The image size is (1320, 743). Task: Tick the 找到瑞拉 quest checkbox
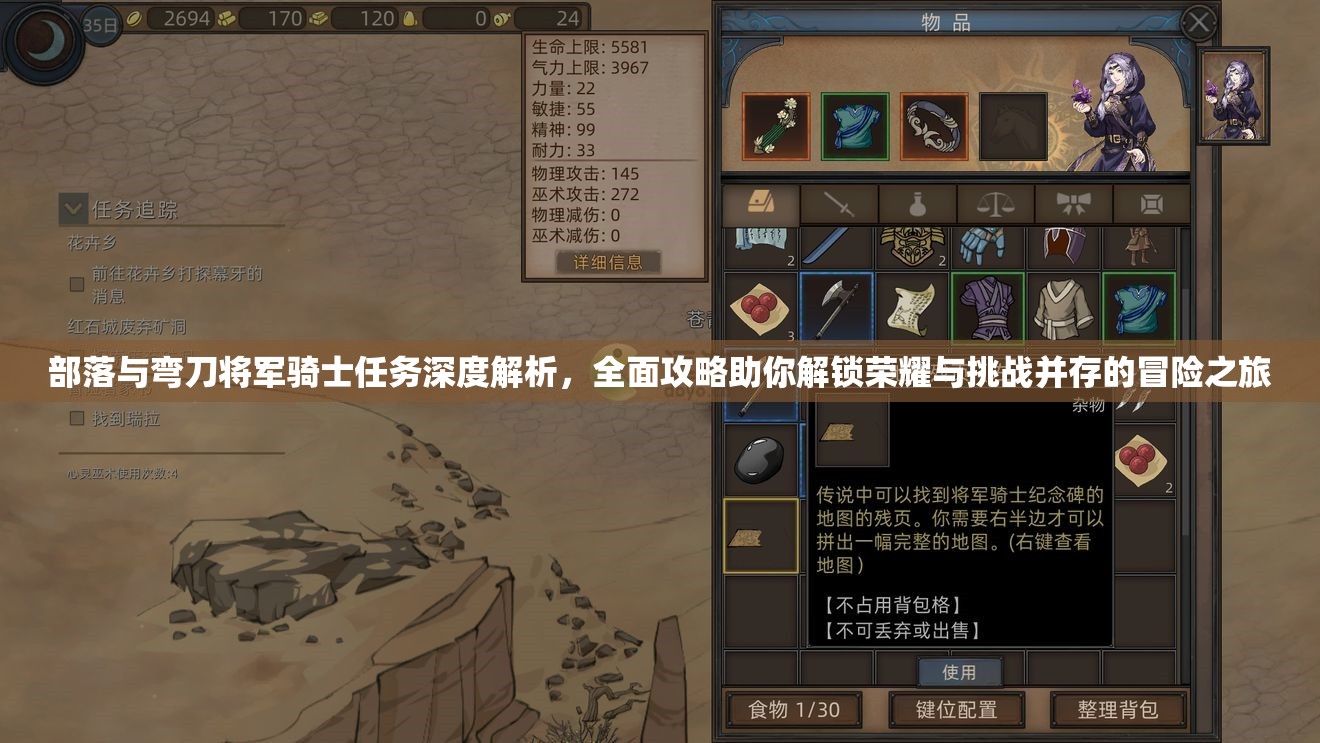coord(76,418)
